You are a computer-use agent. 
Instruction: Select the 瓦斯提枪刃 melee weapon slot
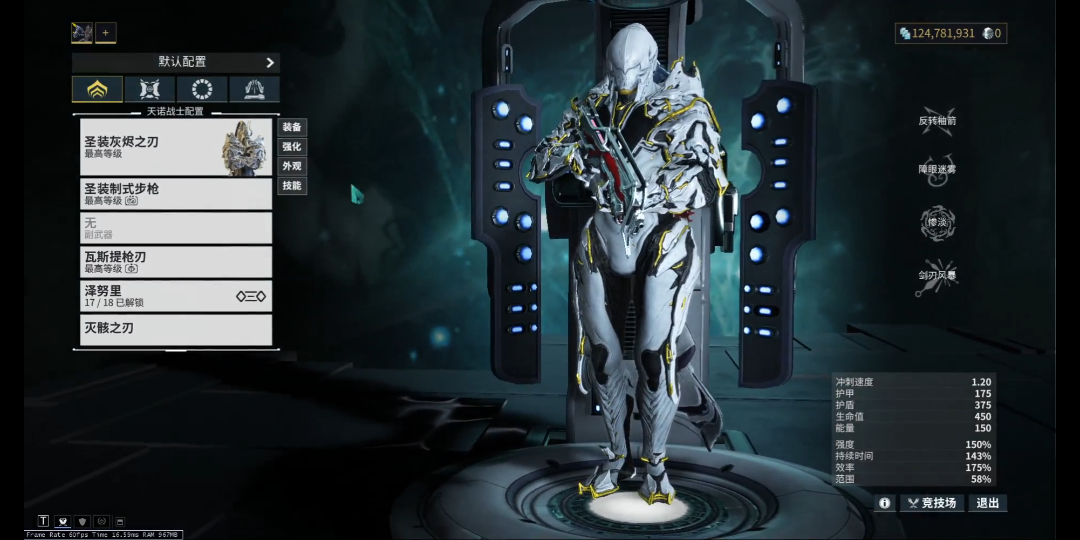(x=176, y=262)
